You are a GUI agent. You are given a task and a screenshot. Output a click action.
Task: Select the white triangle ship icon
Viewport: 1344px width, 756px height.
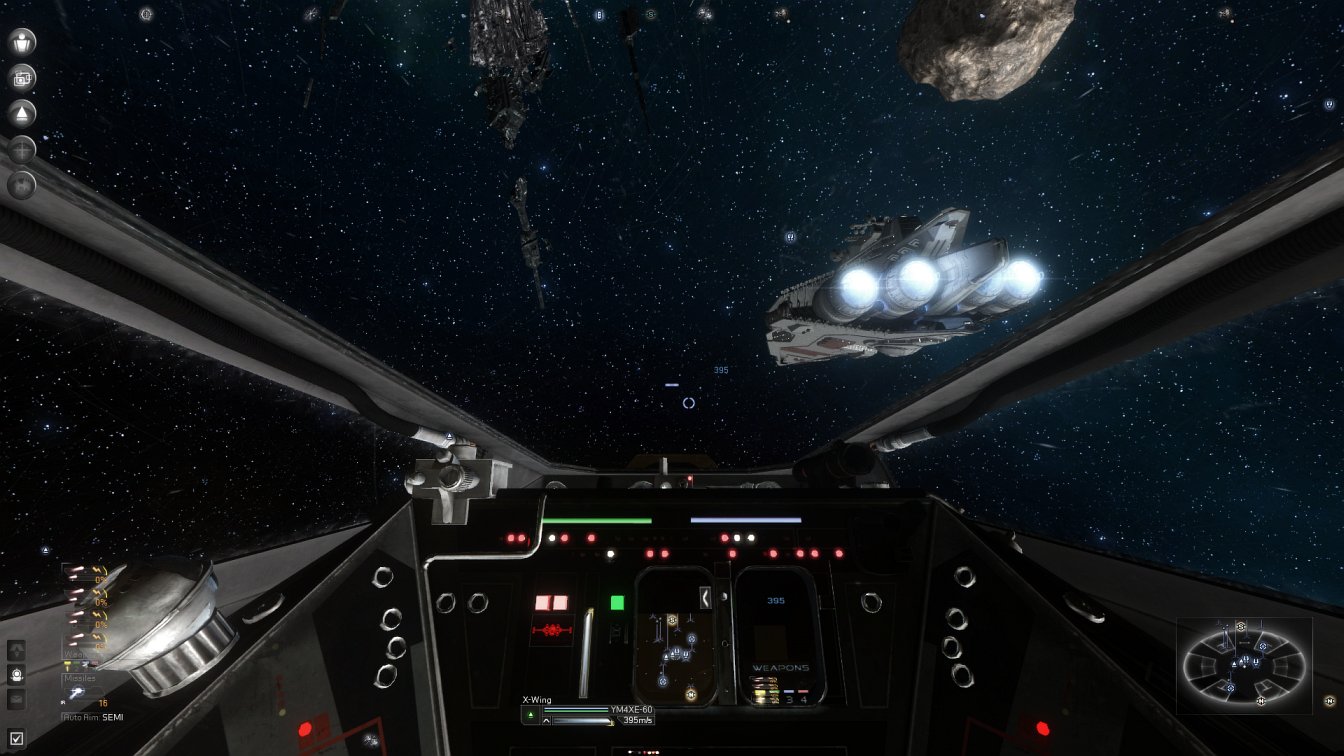pyautogui.click(x=22, y=113)
